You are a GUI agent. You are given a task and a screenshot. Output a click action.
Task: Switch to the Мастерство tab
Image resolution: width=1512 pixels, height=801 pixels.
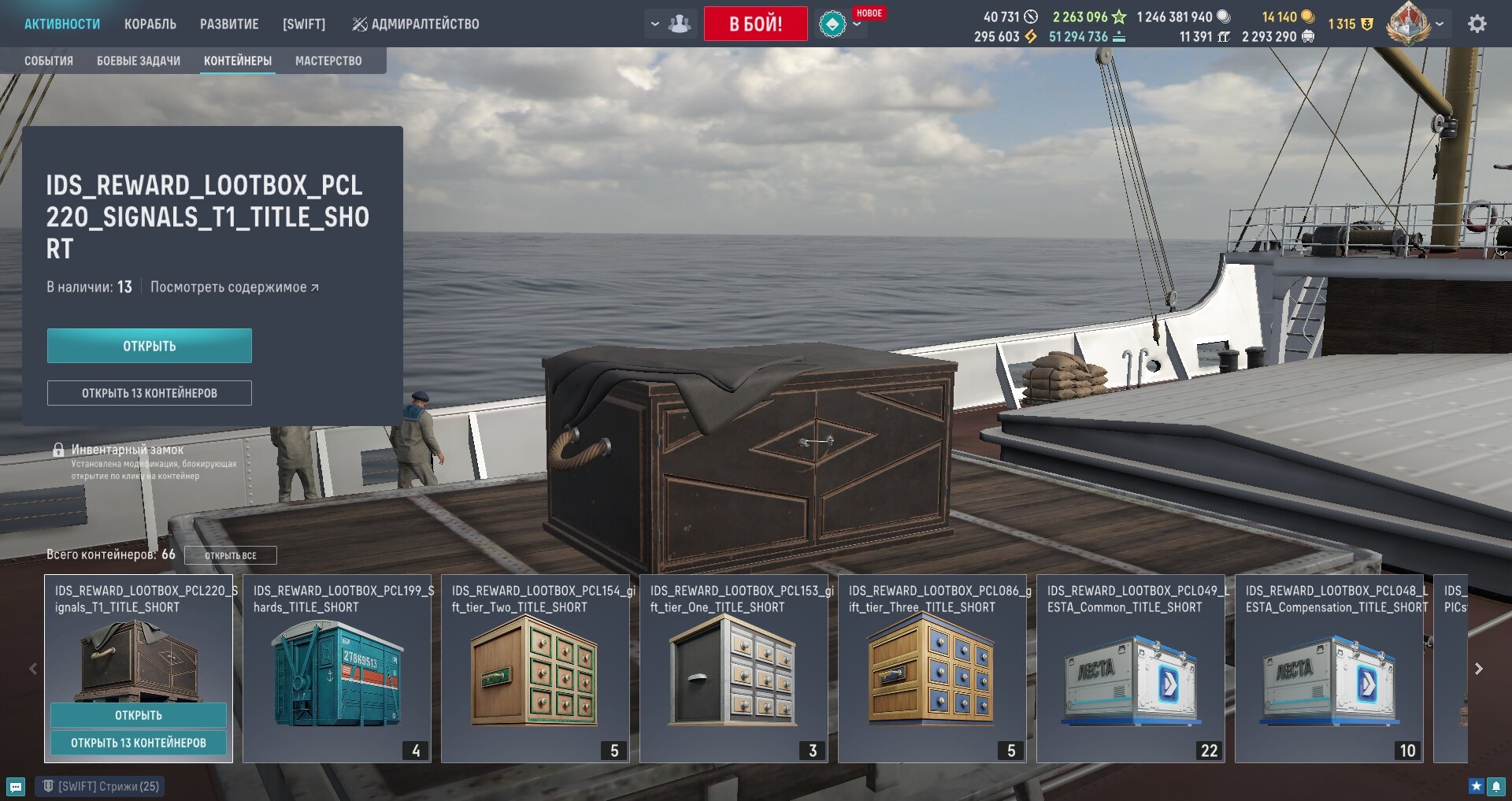(x=328, y=61)
